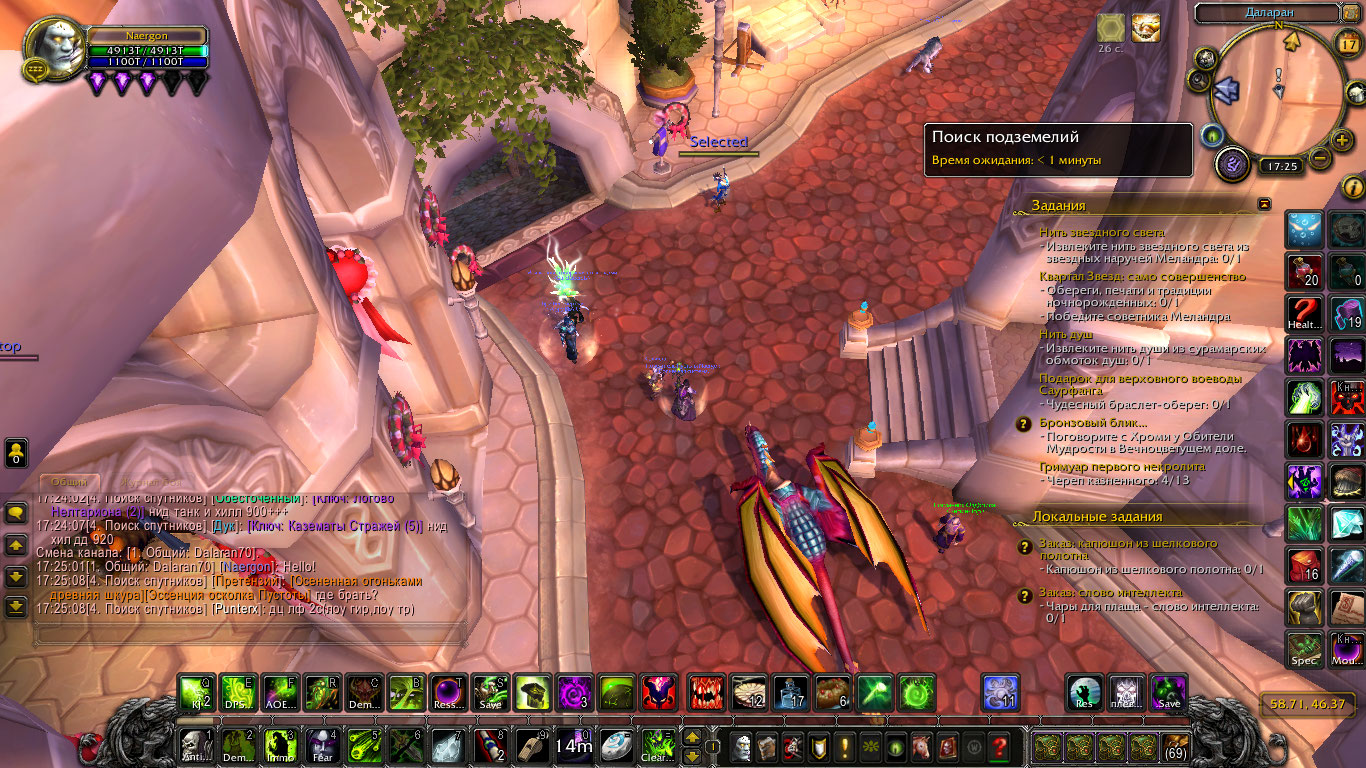The width and height of the screenshot is (1366, 768).
Task: Click the Healthstone icon on side bar
Action: (x=1305, y=311)
